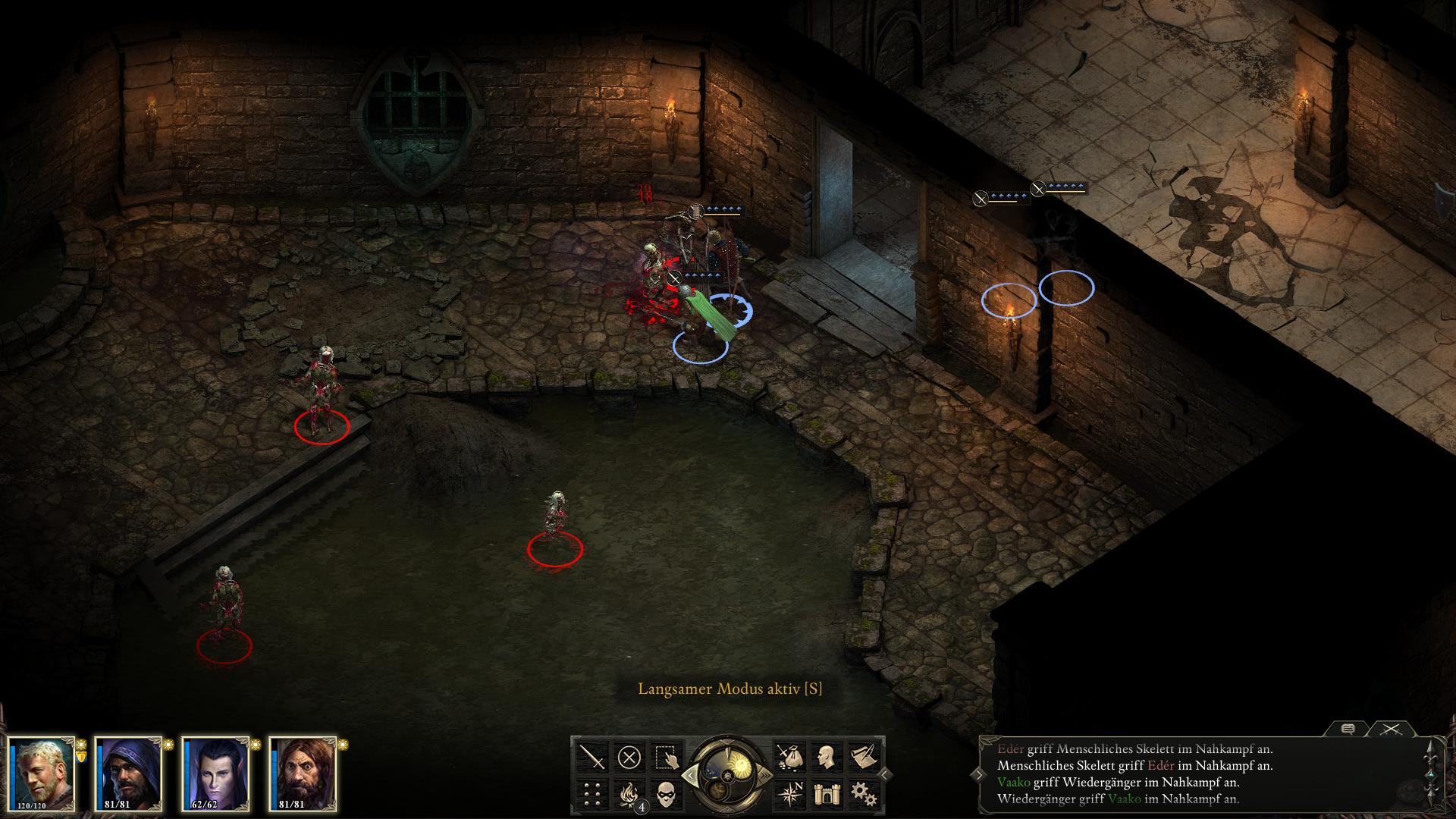Cancel the current action with the X button
This screenshot has width=1456, height=819.
tap(629, 757)
